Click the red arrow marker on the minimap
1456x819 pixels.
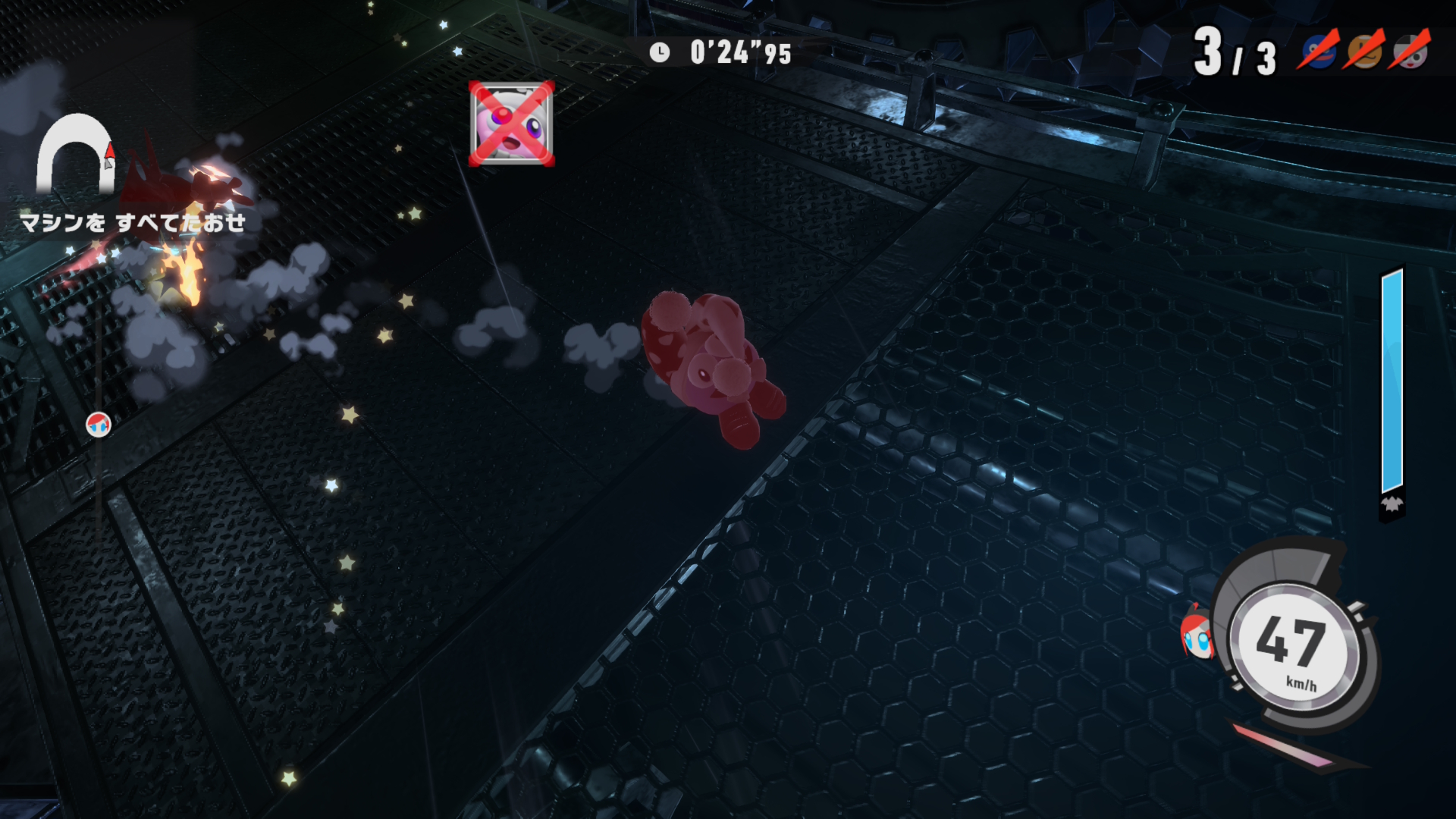110,154
